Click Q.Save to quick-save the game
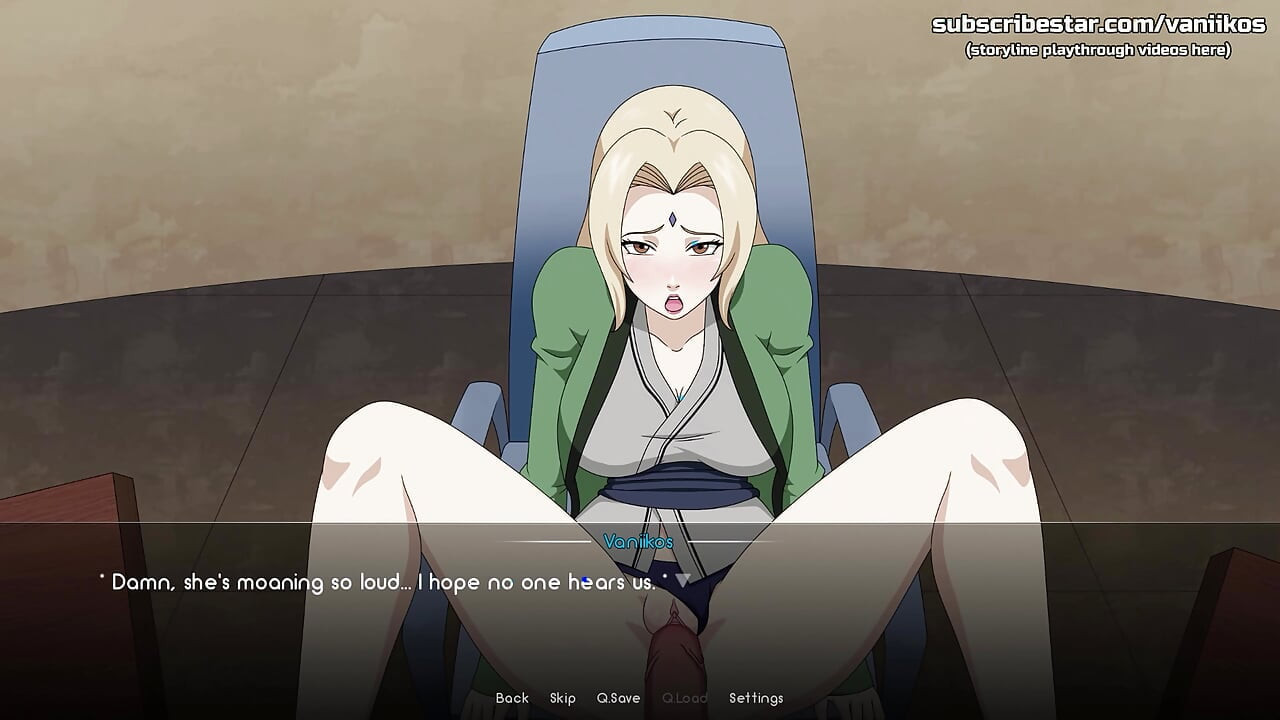Viewport: 1280px width, 720px height. [x=617, y=698]
